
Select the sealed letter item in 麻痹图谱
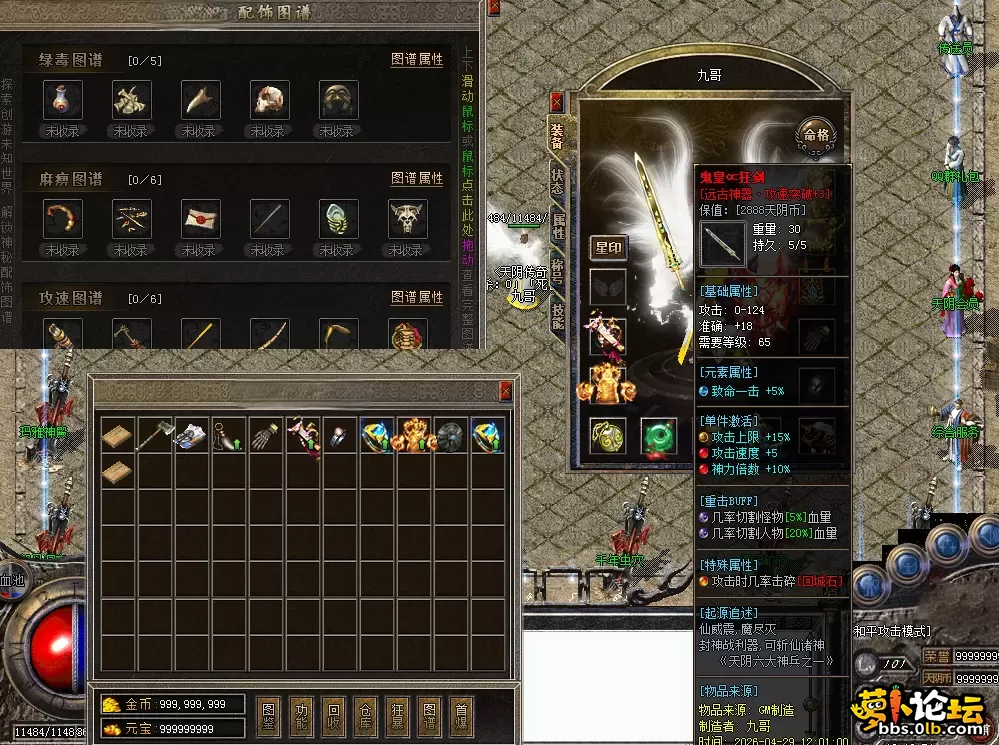(200, 218)
